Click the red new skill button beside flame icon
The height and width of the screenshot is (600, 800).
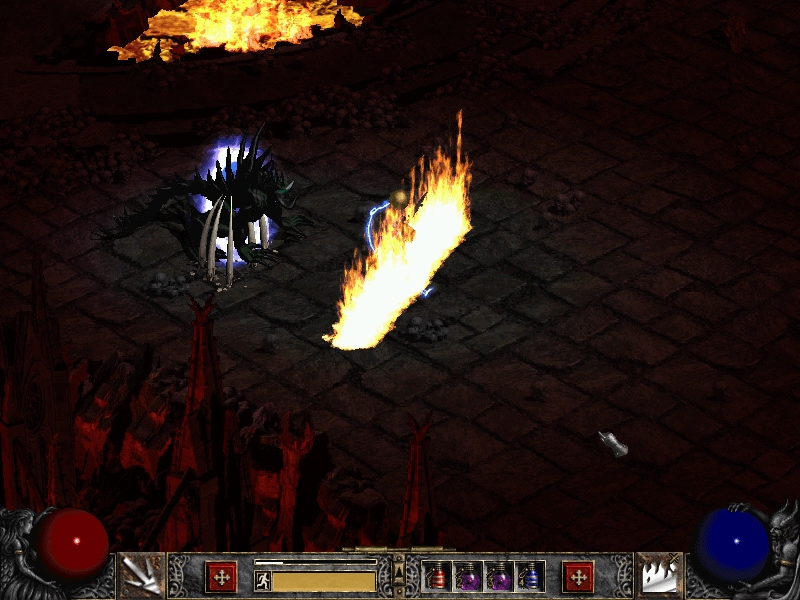point(578,577)
